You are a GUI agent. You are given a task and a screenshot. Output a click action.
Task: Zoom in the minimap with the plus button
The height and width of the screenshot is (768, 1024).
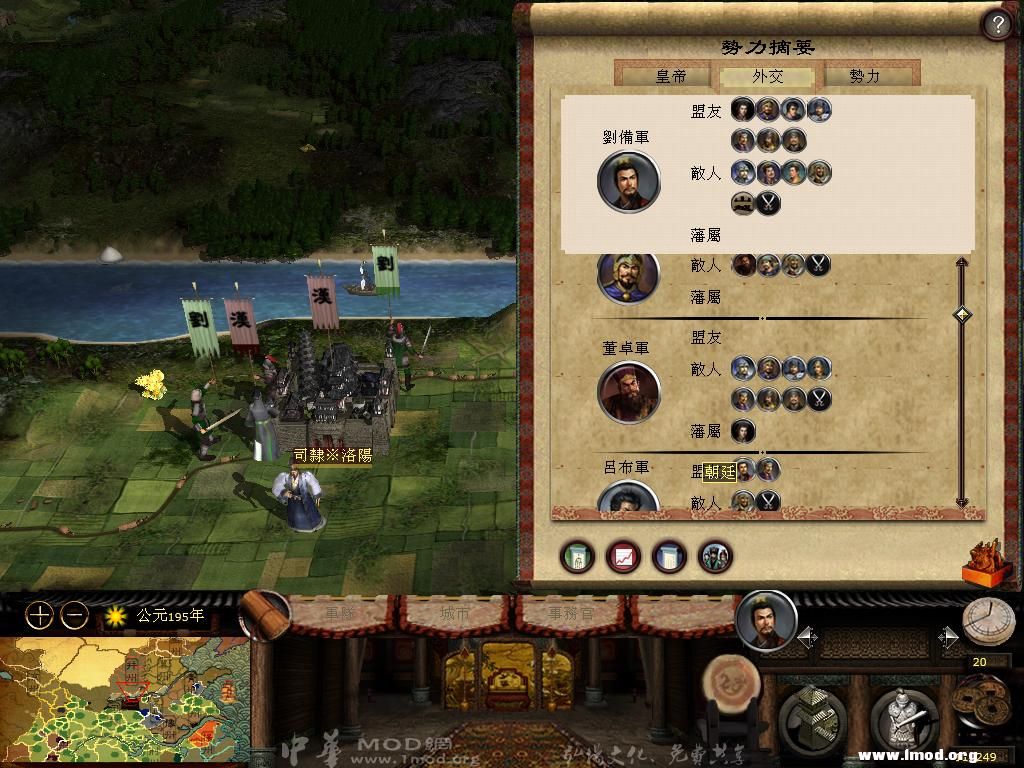(x=39, y=616)
